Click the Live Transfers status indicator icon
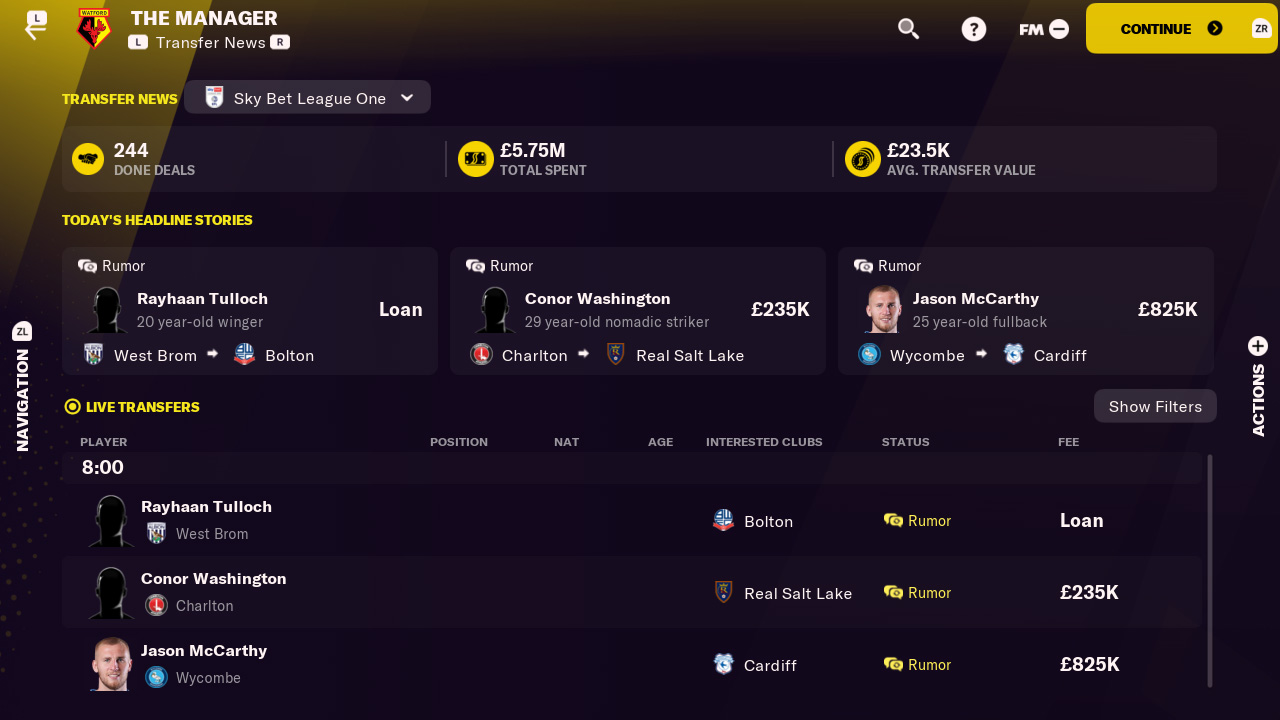1280x720 pixels. coord(71,407)
